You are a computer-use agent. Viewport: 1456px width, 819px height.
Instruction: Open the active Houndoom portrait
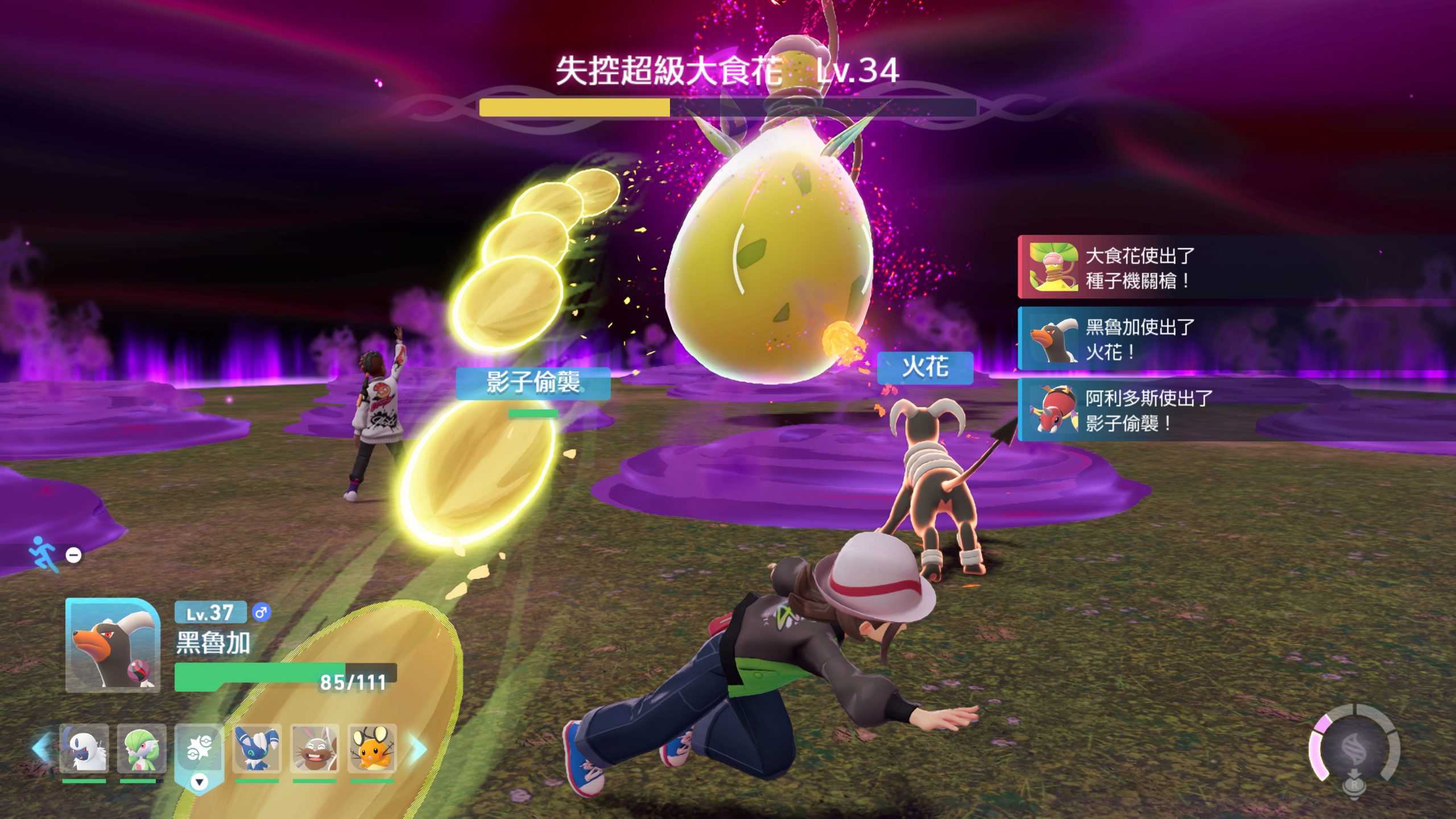pyautogui.click(x=113, y=645)
